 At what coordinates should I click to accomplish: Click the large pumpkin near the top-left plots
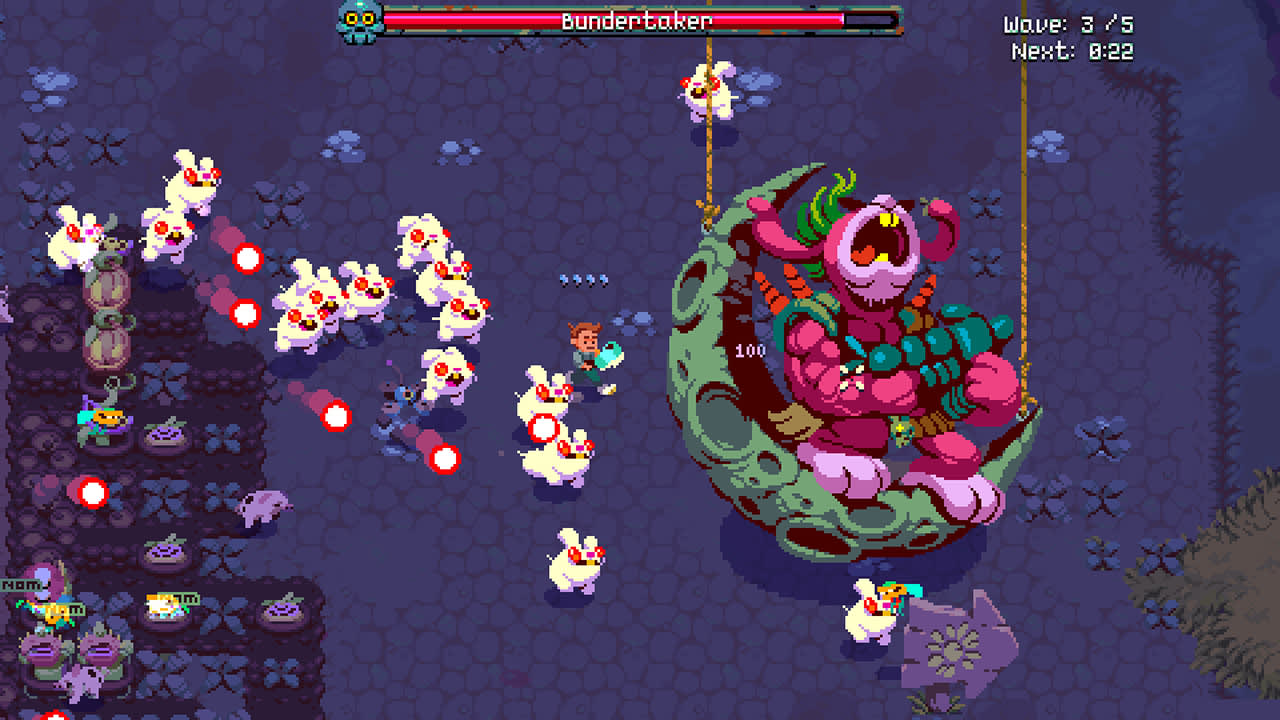[x=107, y=285]
